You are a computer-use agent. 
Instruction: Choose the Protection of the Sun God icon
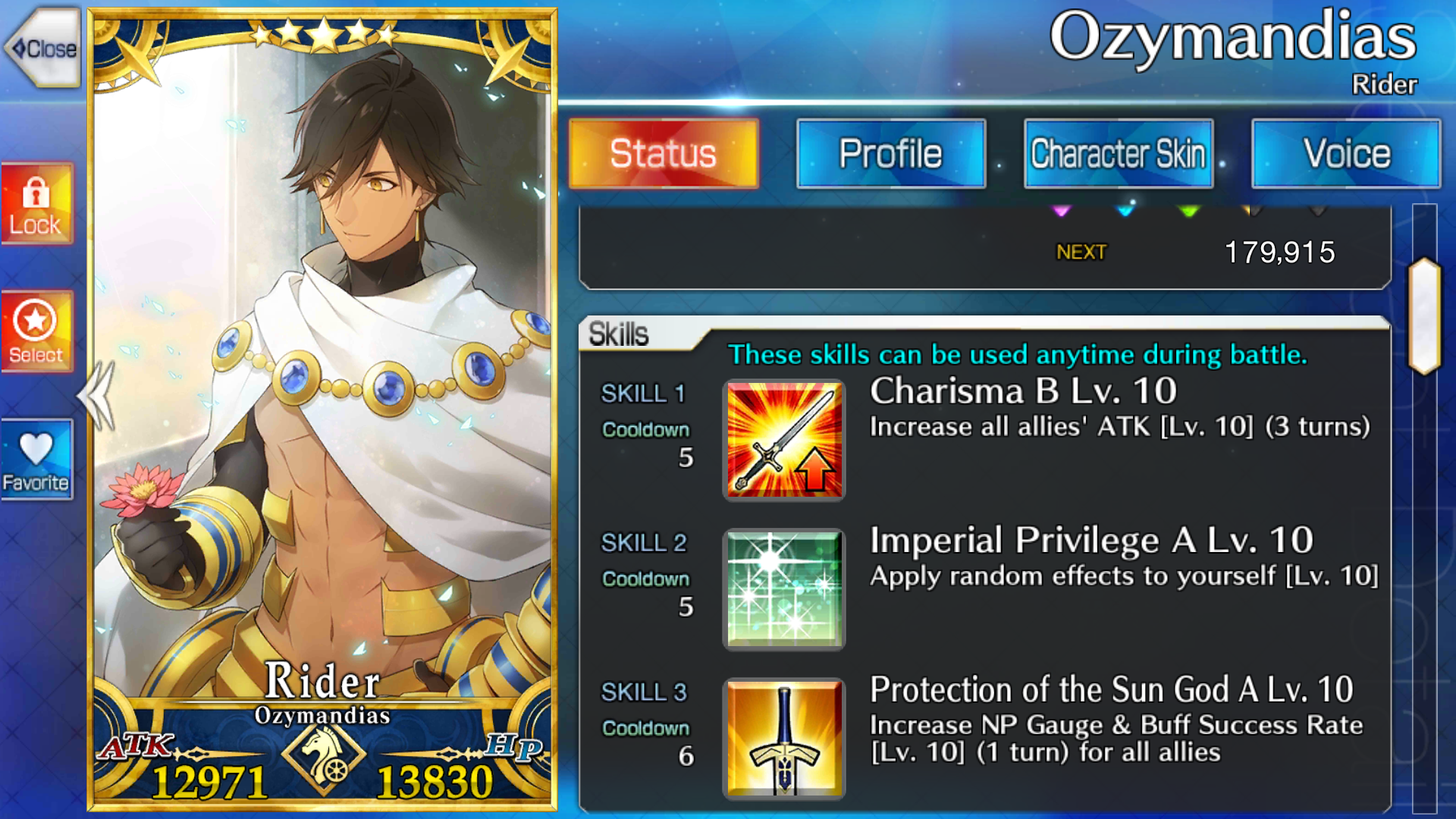click(784, 739)
